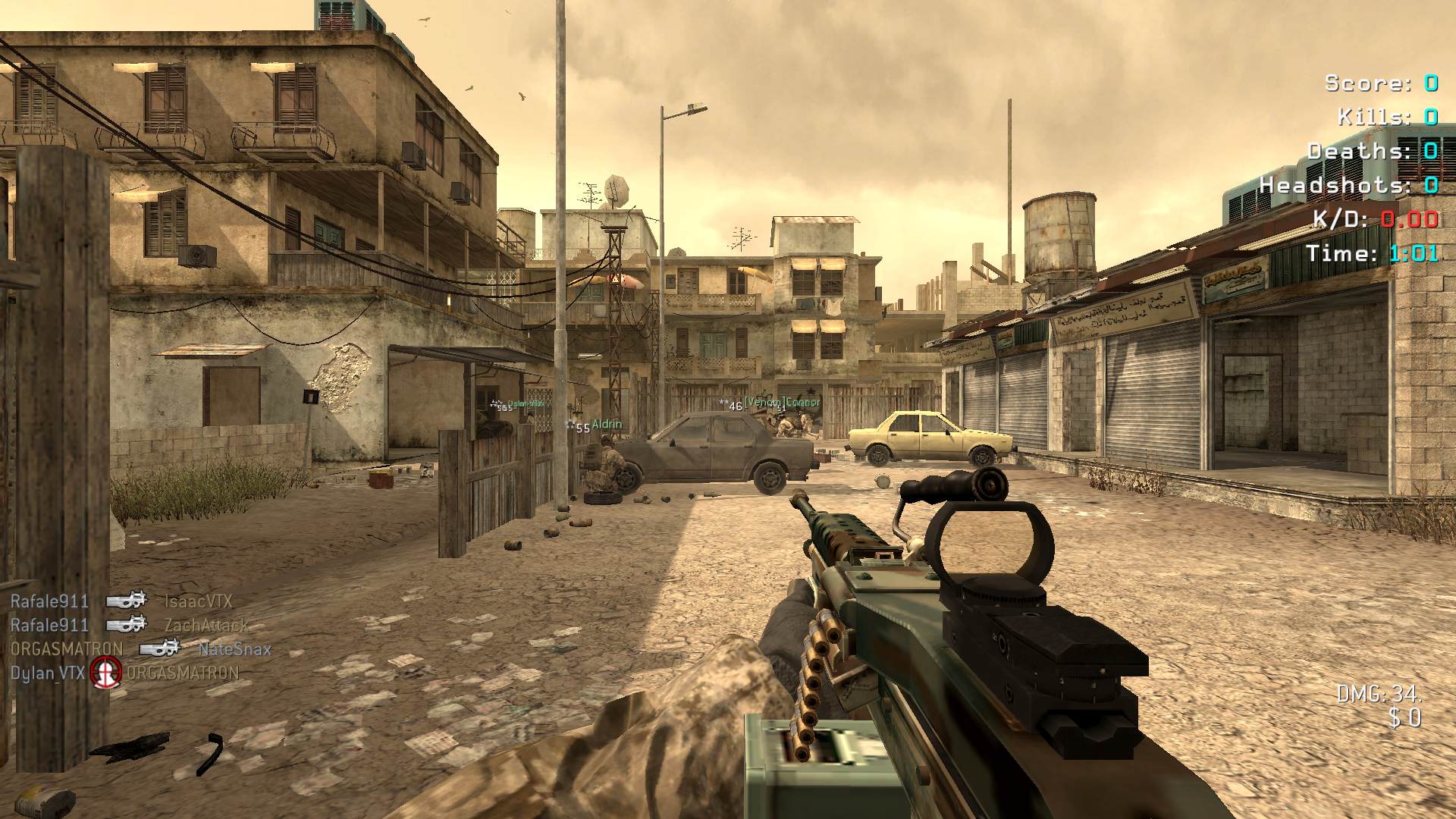Select the P90 icon beside NateSnax

pyautogui.click(x=160, y=648)
